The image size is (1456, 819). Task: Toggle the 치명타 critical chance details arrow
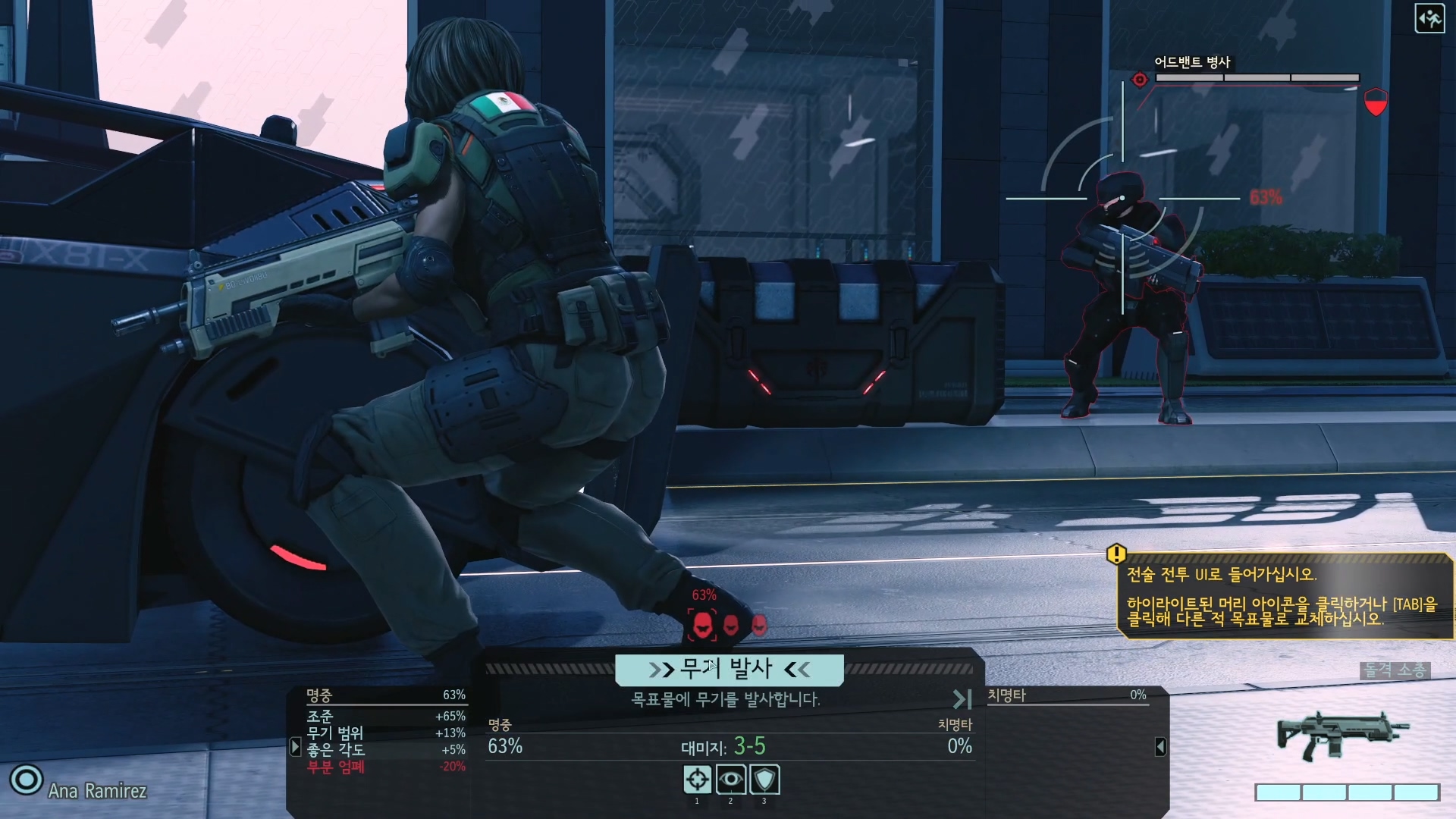[x=1160, y=747]
